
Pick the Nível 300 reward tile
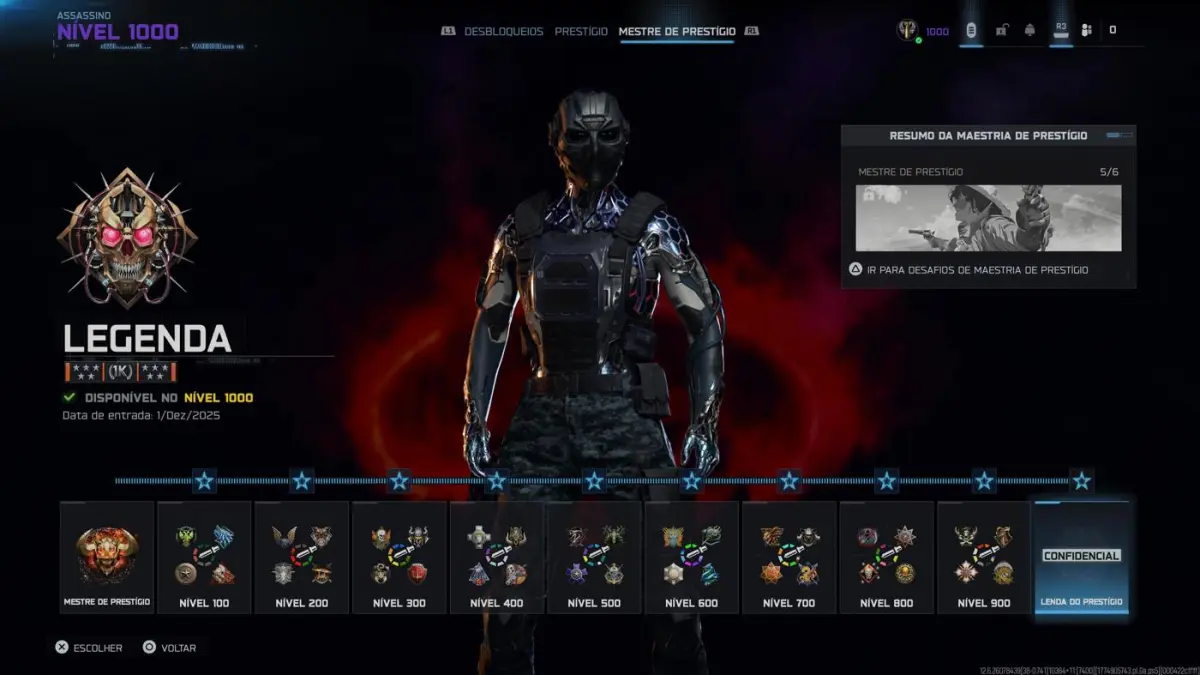point(399,557)
